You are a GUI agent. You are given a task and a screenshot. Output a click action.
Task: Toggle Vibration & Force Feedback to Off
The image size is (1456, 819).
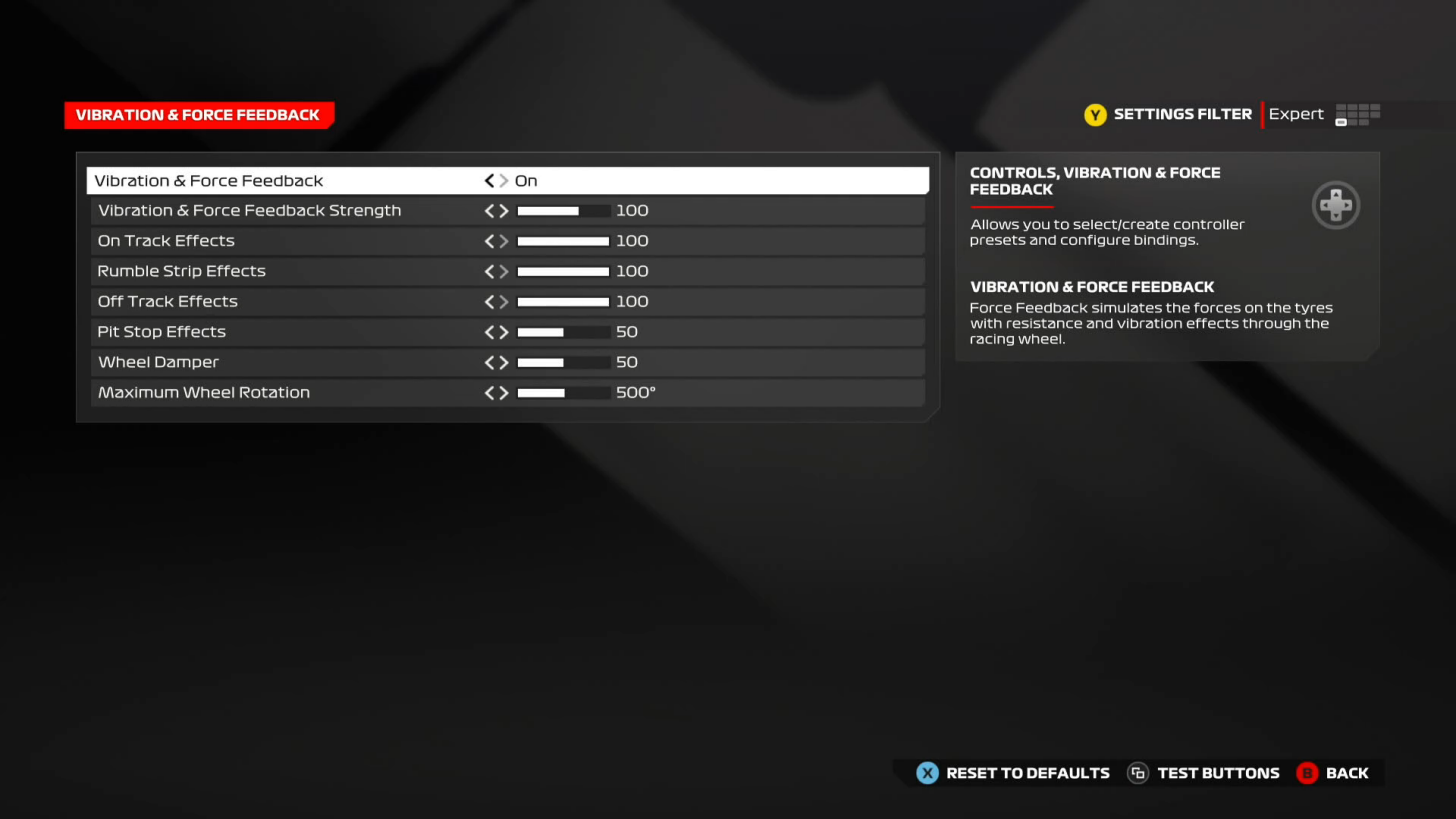[x=489, y=180]
